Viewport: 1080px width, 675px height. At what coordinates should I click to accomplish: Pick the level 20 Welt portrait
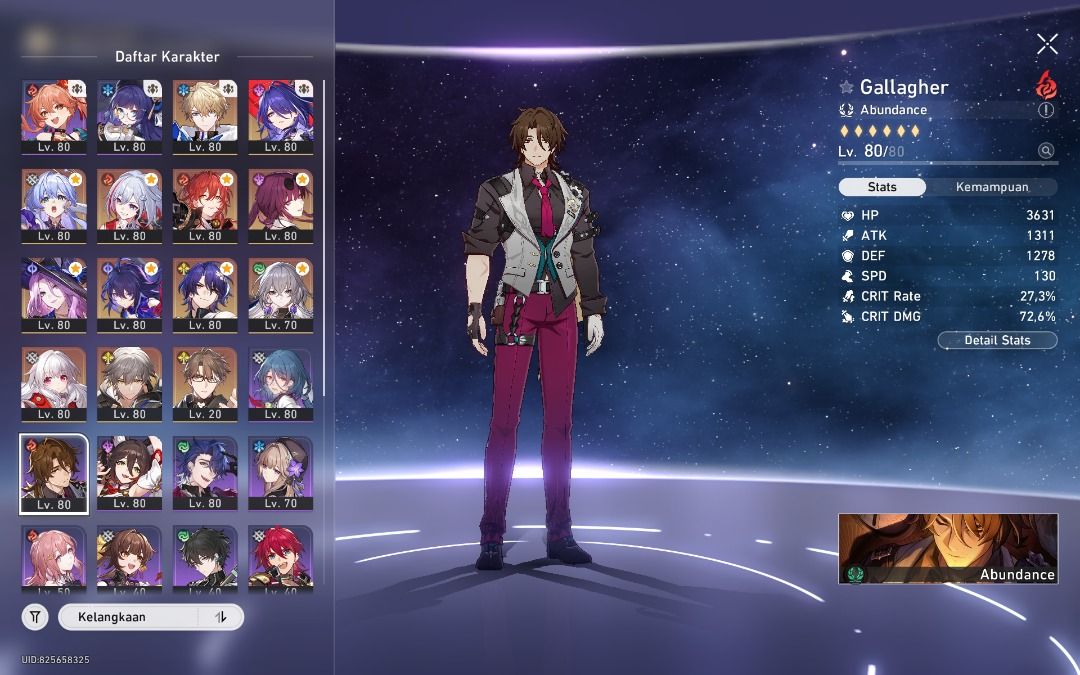point(205,383)
